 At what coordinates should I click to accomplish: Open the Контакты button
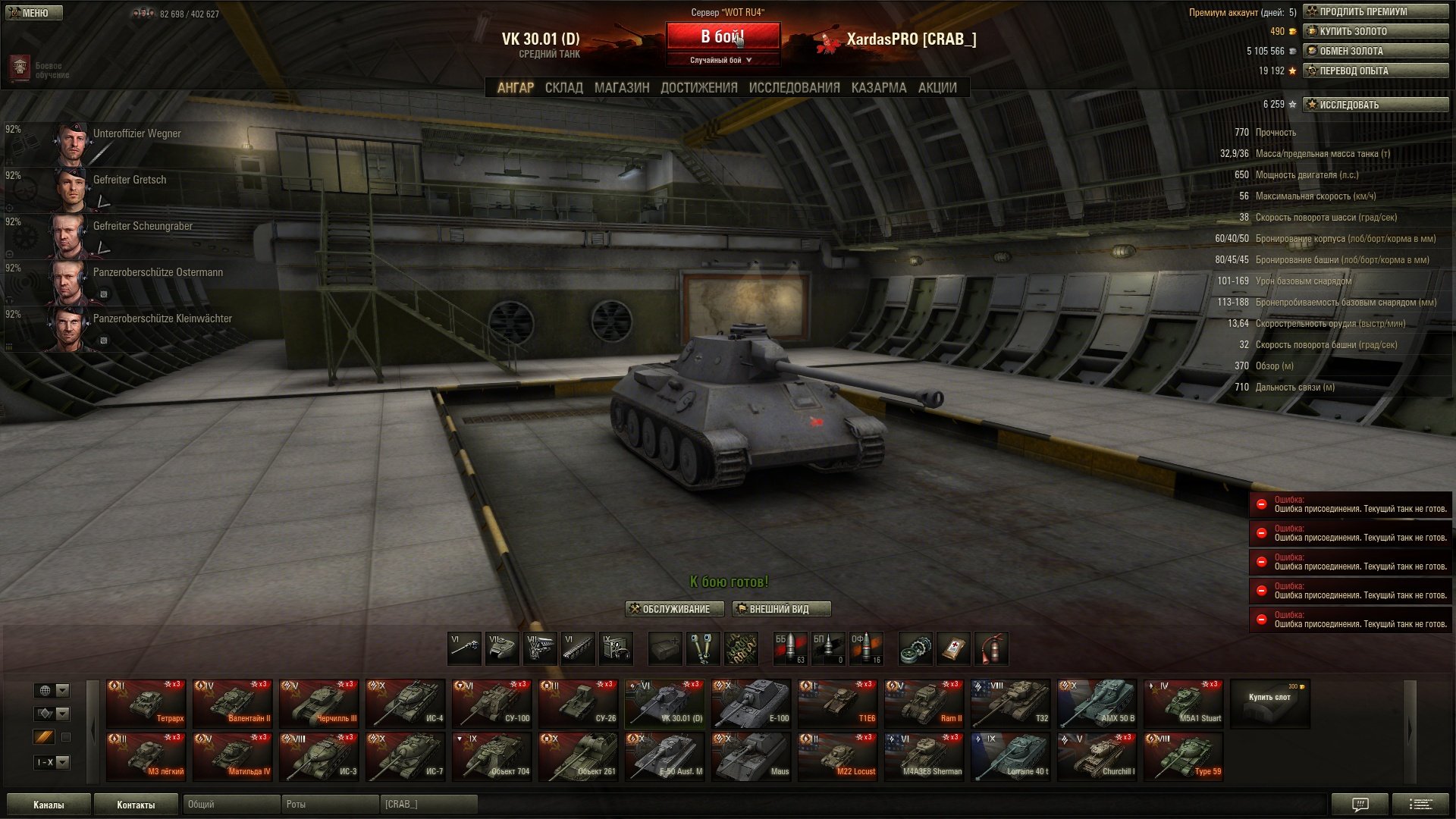click(136, 805)
